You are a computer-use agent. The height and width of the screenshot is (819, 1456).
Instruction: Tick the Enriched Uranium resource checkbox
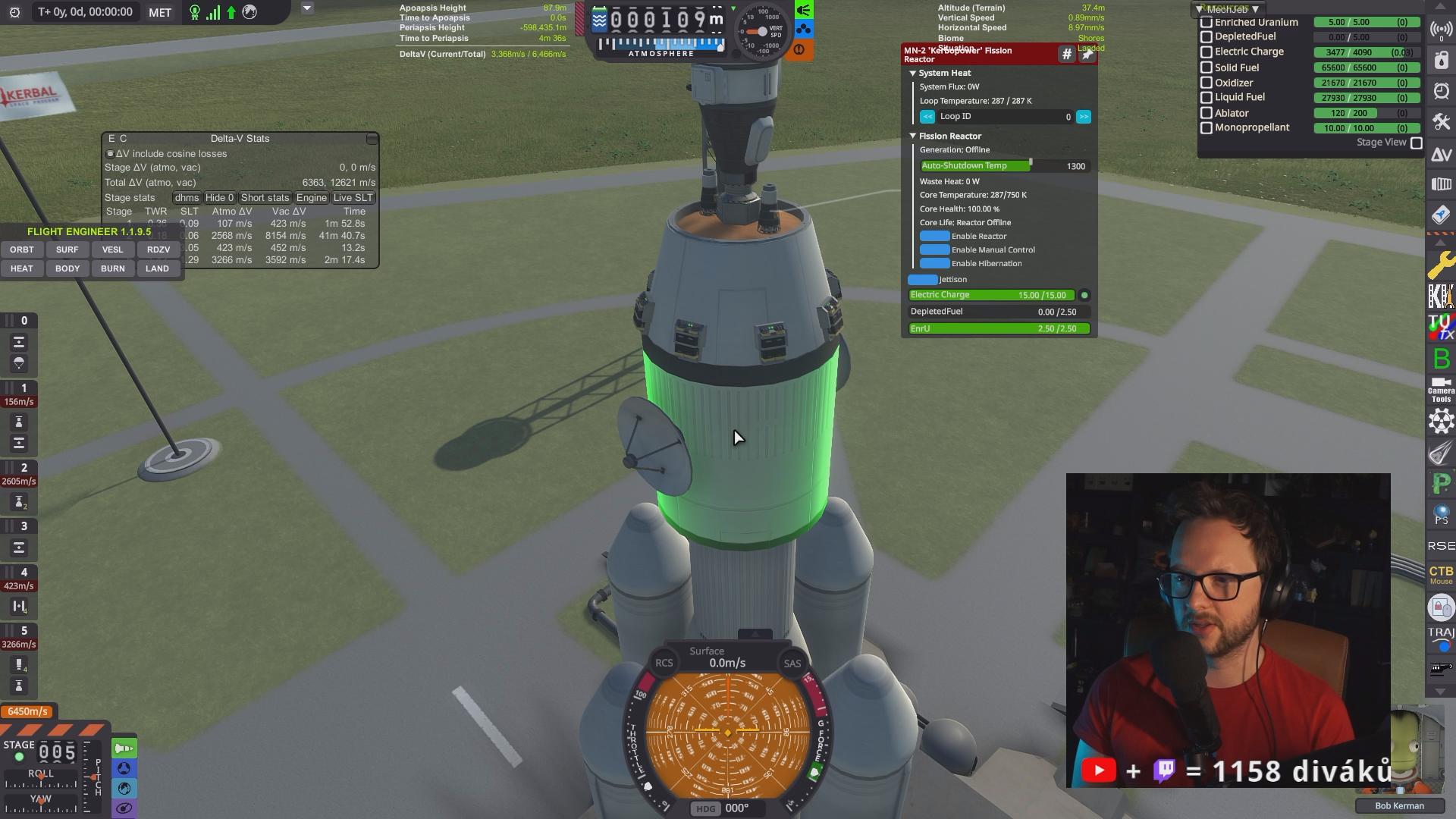pos(1207,23)
